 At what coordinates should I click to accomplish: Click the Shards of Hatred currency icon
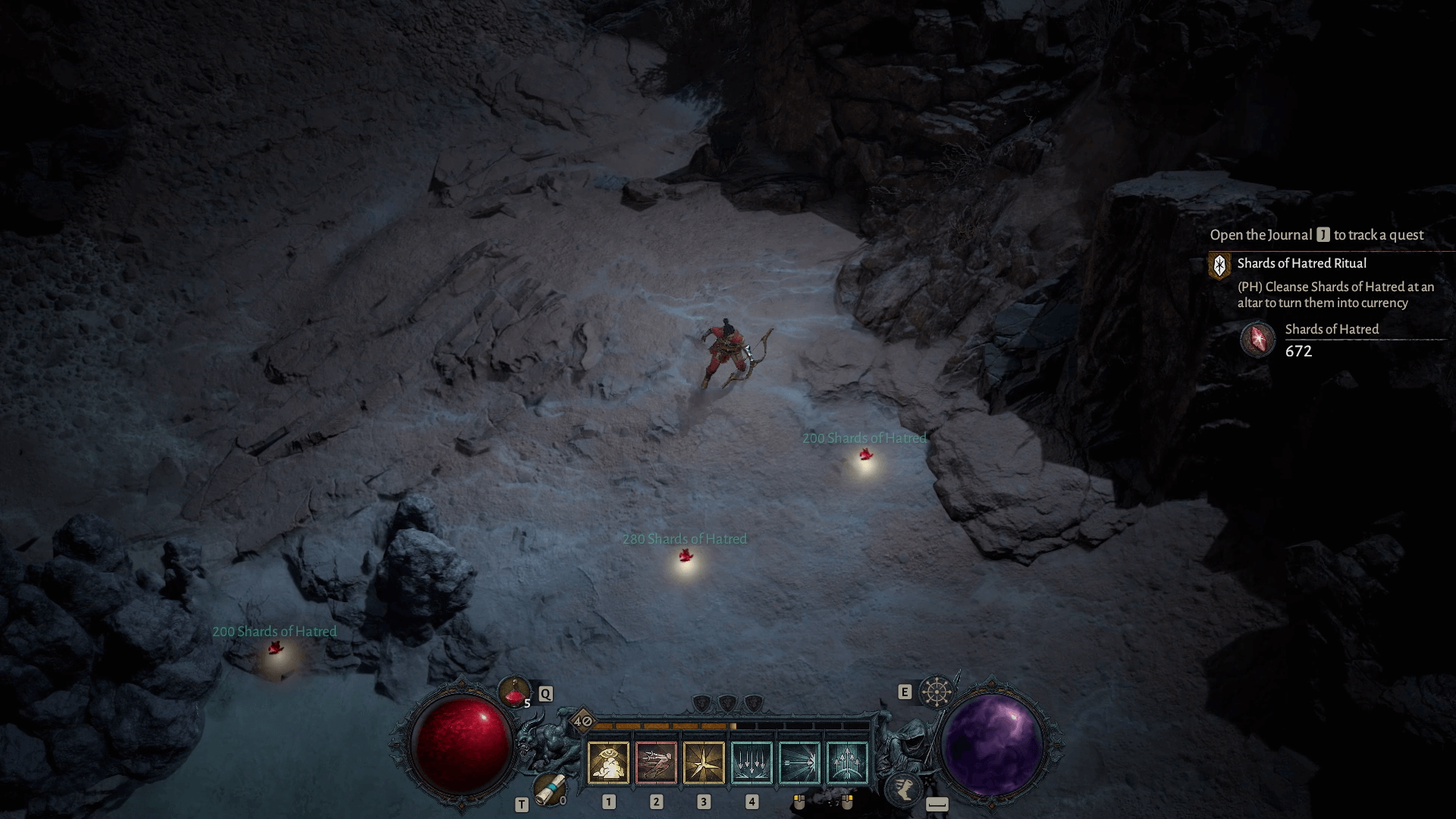pyautogui.click(x=1257, y=339)
